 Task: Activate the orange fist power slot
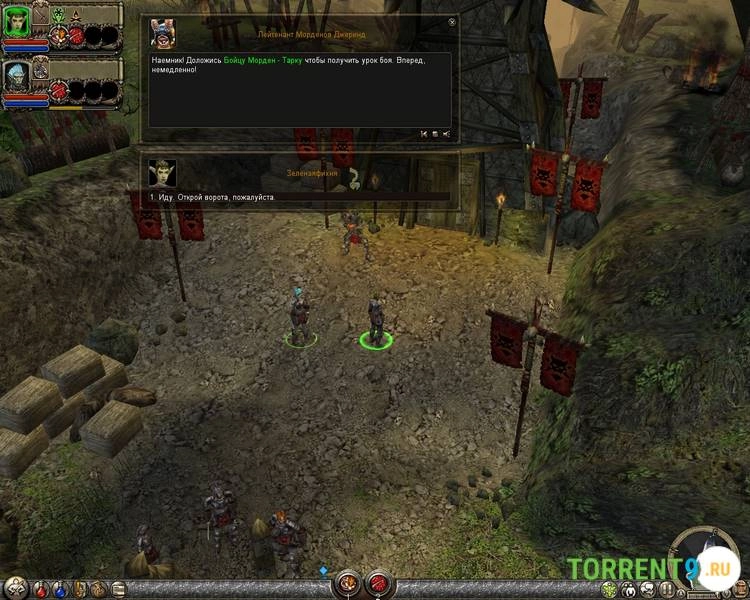[x=348, y=582]
